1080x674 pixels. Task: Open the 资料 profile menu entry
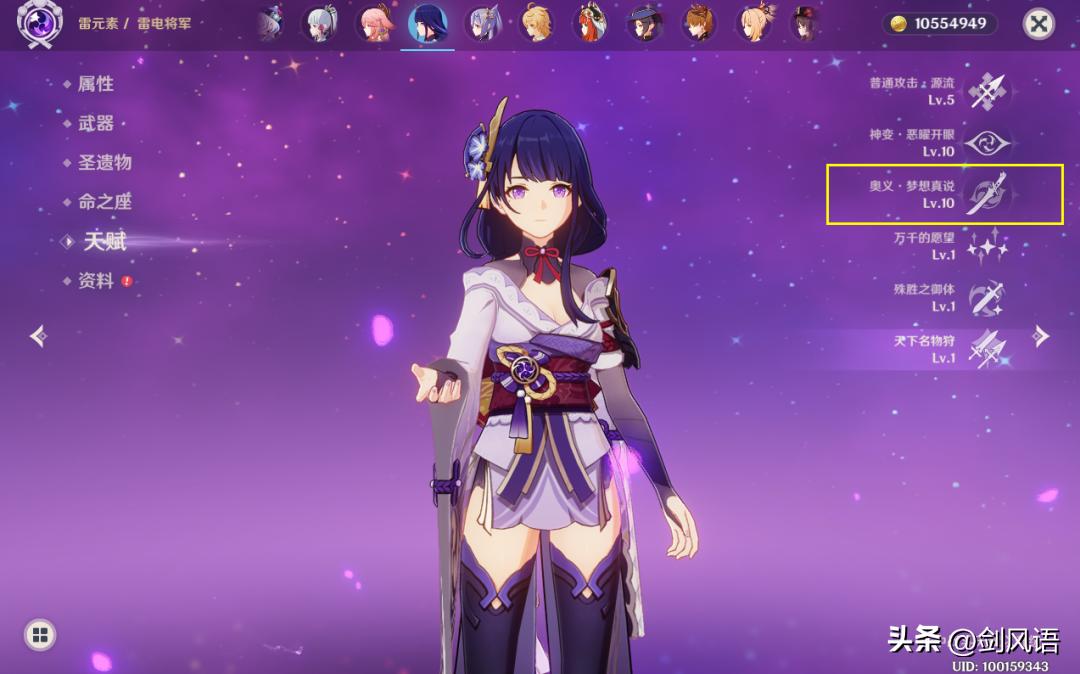click(96, 281)
